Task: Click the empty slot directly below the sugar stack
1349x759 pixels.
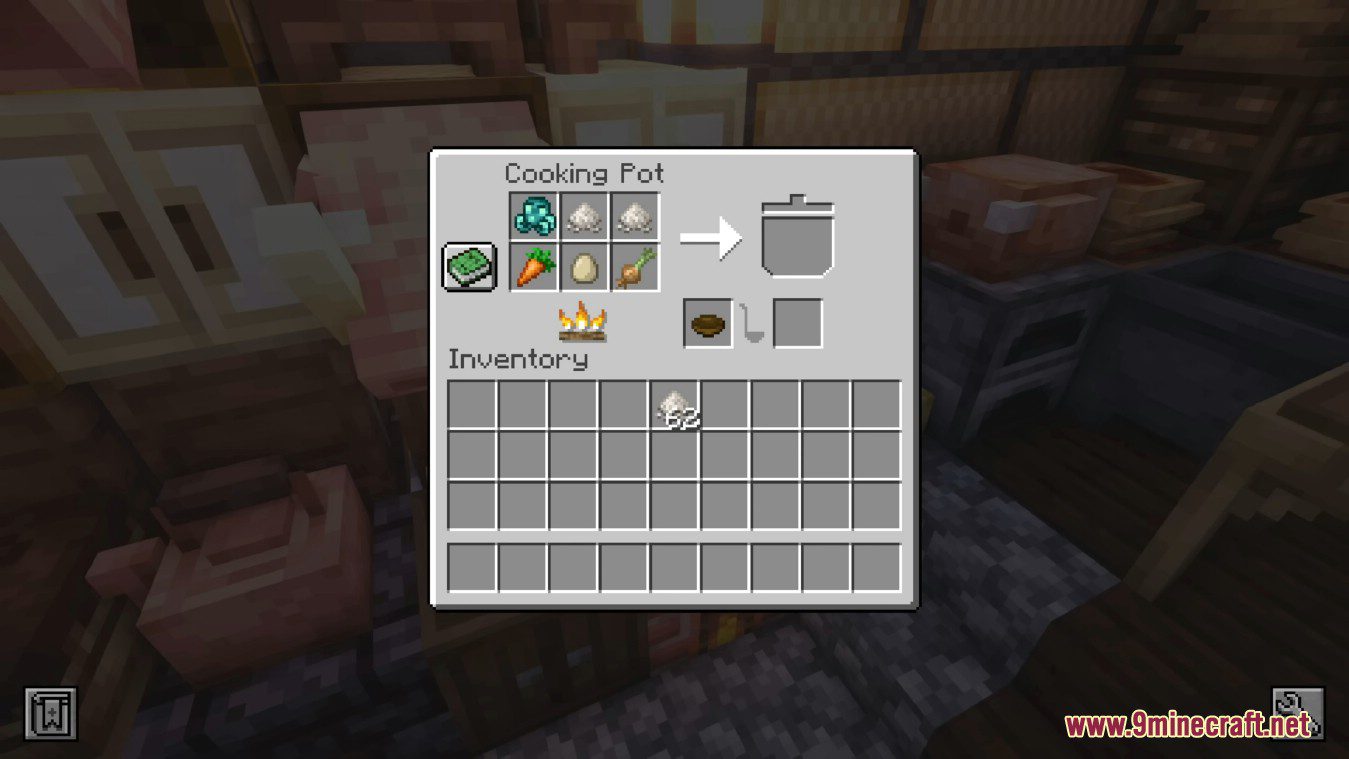Action: coord(675,455)
